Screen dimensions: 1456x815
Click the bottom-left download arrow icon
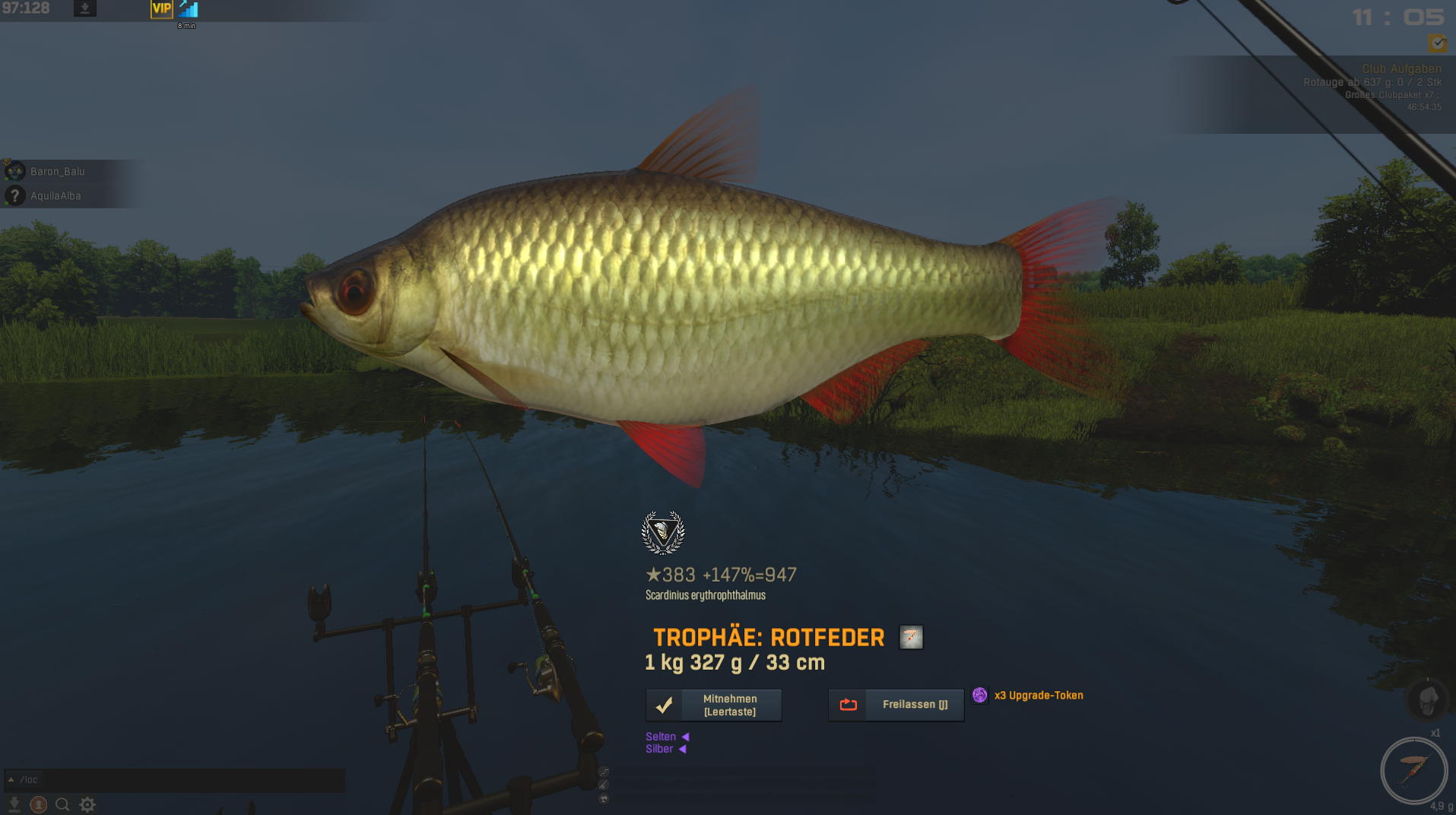(14, 804)
